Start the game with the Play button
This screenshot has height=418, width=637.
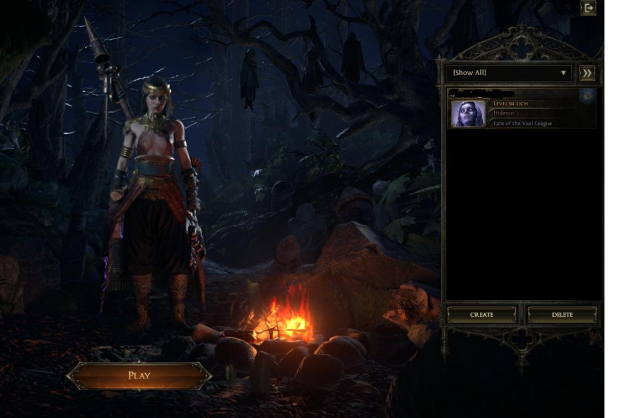point(139,376)
